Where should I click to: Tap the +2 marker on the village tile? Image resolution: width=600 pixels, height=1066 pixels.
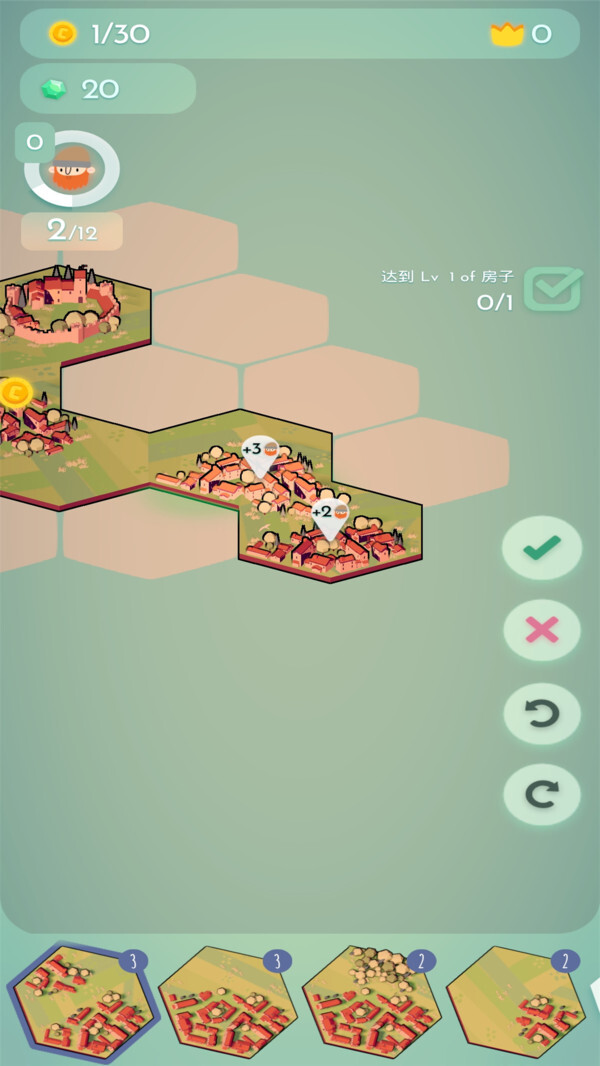[x=329, y=516]
